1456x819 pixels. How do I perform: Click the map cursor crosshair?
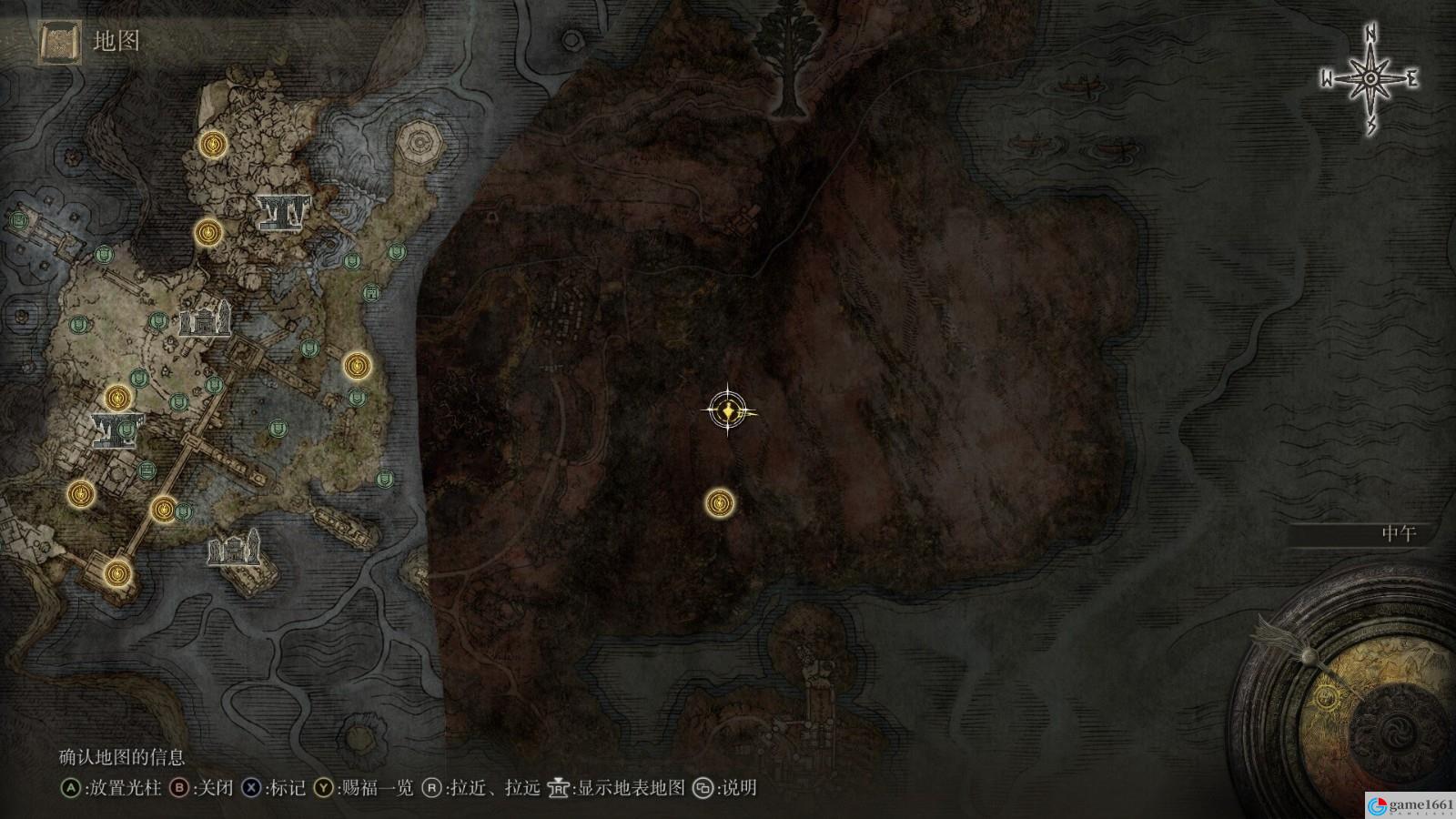click(x=728, y=412)
